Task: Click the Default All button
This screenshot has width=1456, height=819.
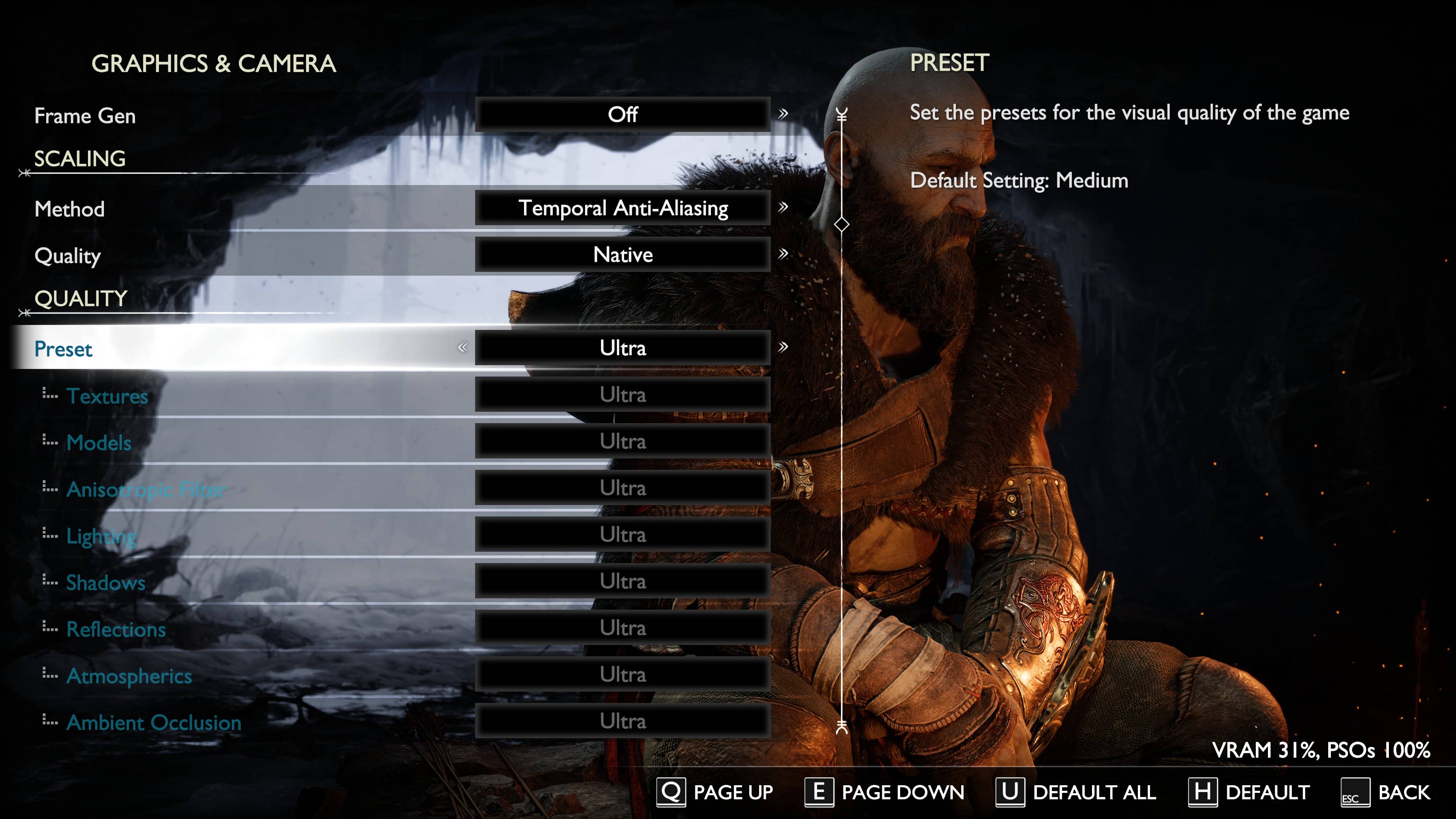Action: coord(1076,792)
